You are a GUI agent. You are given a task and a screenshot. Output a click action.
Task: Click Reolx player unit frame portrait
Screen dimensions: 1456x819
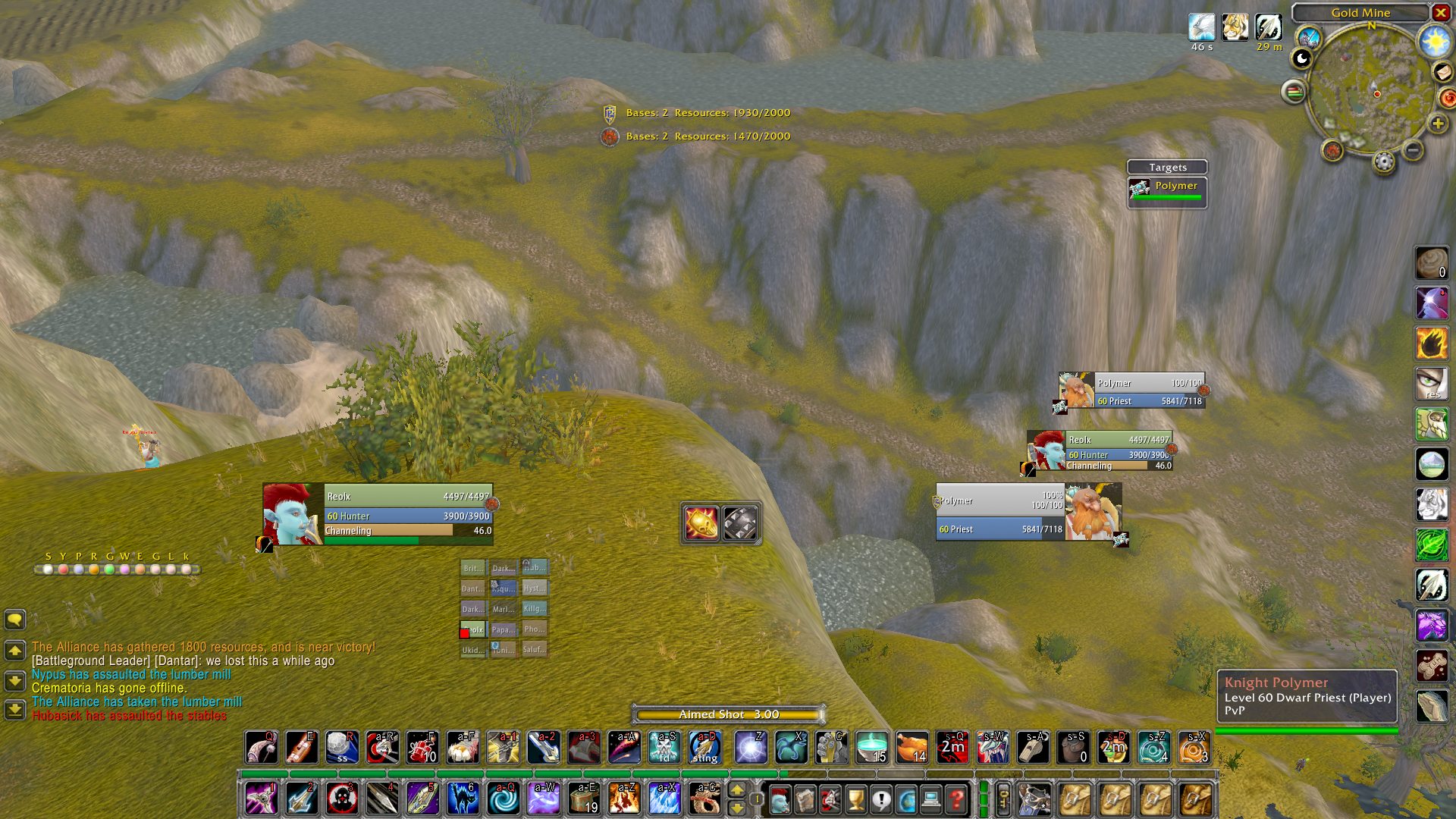(292, 514)
